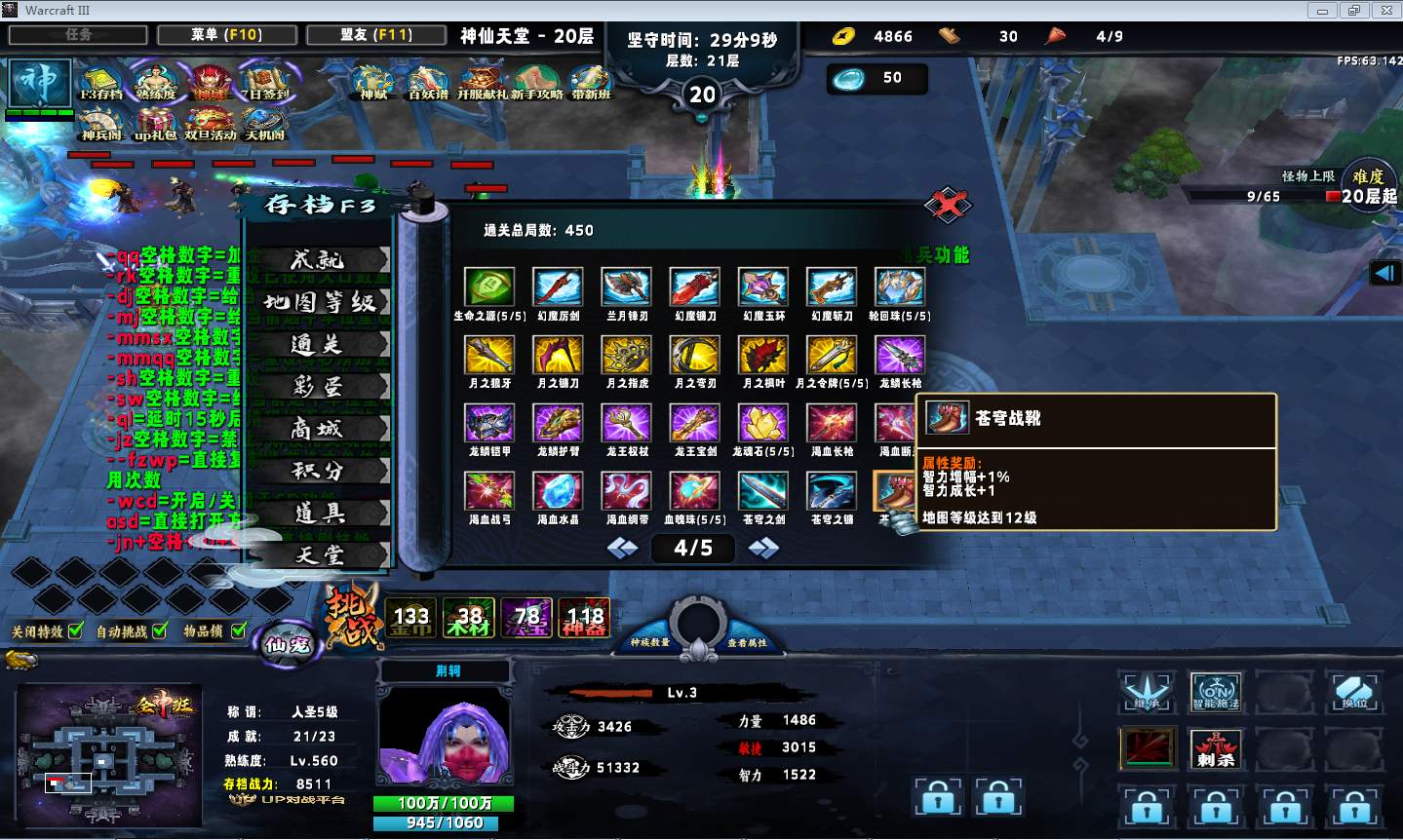
Task: Select the 地图等级 tab
Action: click(x=318, y=302)
